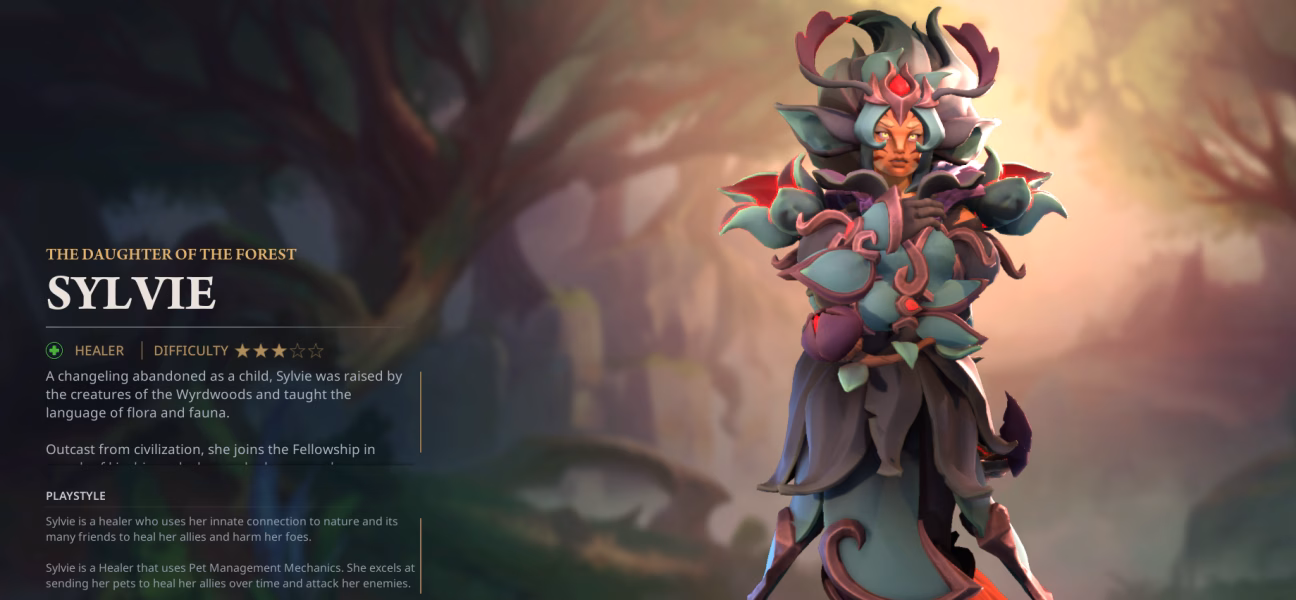Click the green Healer role icon
Screen dimensions: 1296x600
pos(54,351)
